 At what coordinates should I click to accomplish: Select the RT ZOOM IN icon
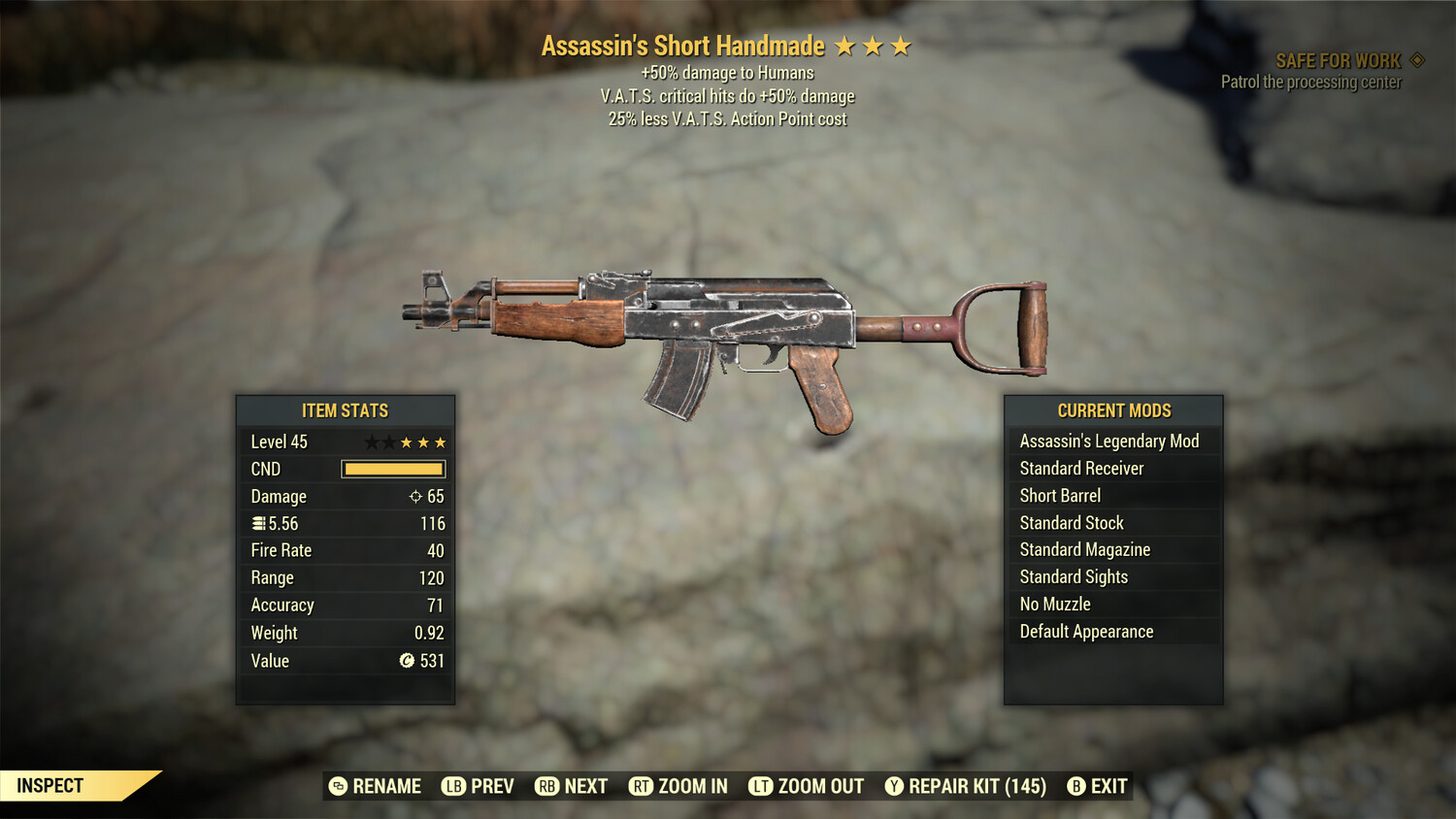coord(642,786)
